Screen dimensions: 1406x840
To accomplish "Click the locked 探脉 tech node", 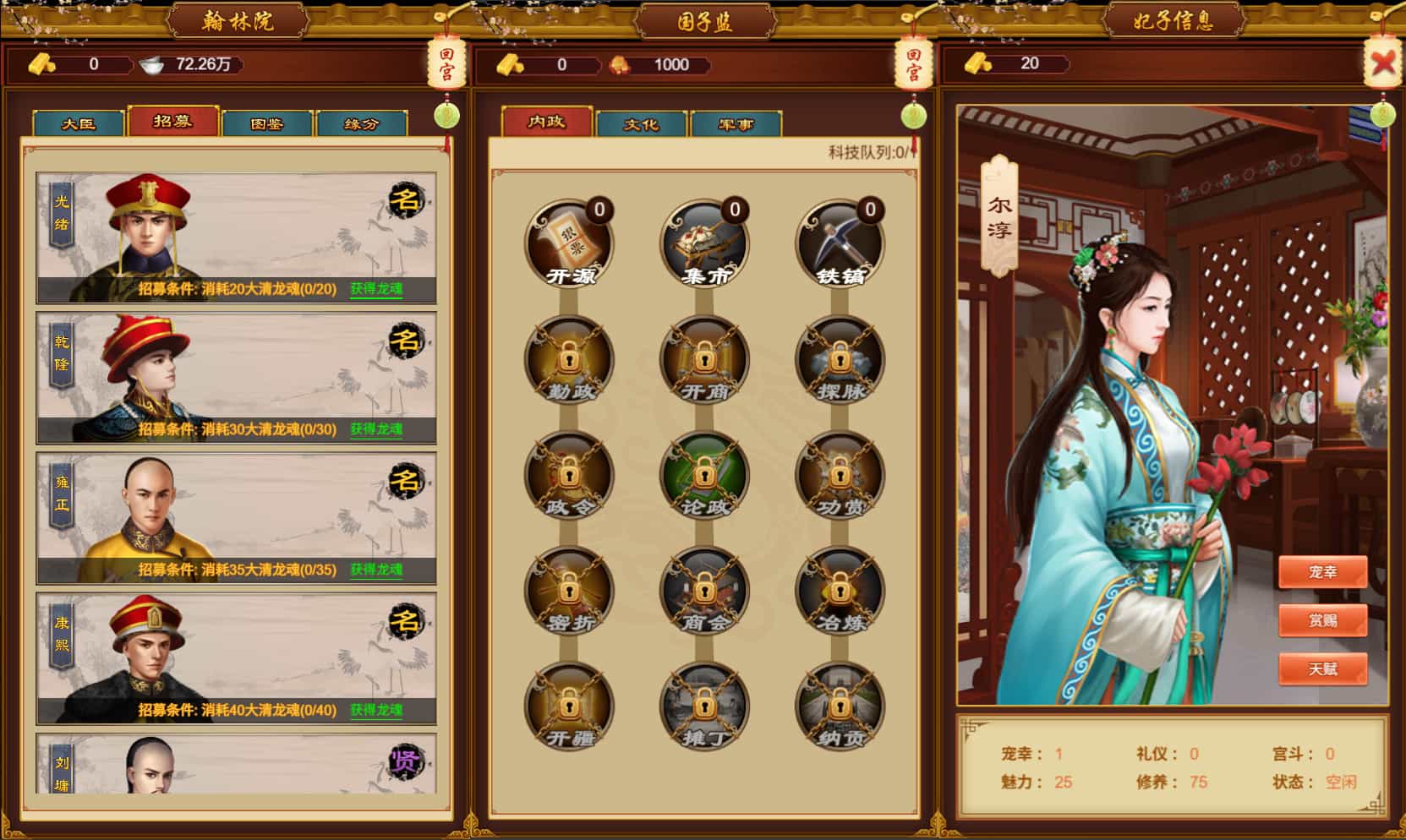I will [839, 358].
